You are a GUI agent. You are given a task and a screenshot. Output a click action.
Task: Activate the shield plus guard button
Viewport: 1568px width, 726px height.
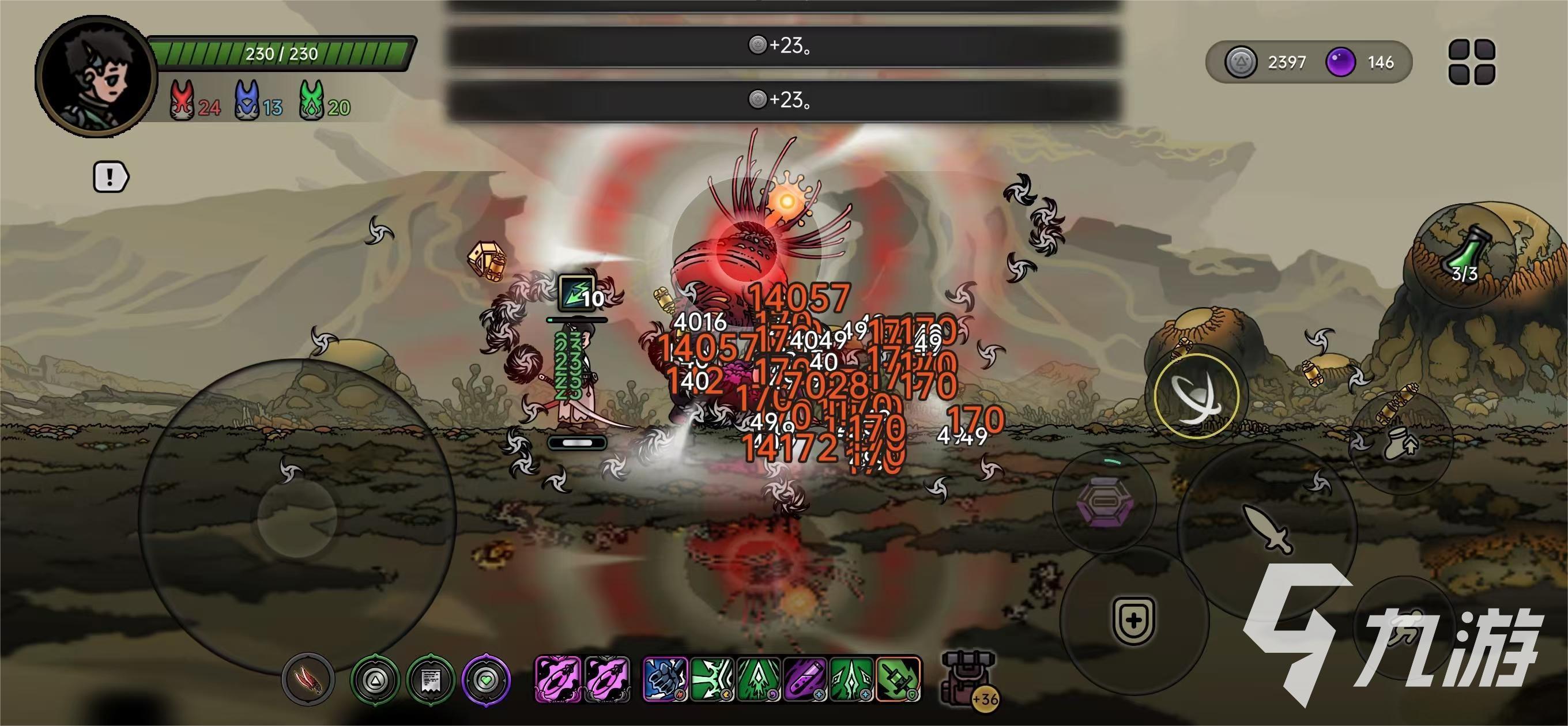pyautogui.click(x=1134, y=620)
